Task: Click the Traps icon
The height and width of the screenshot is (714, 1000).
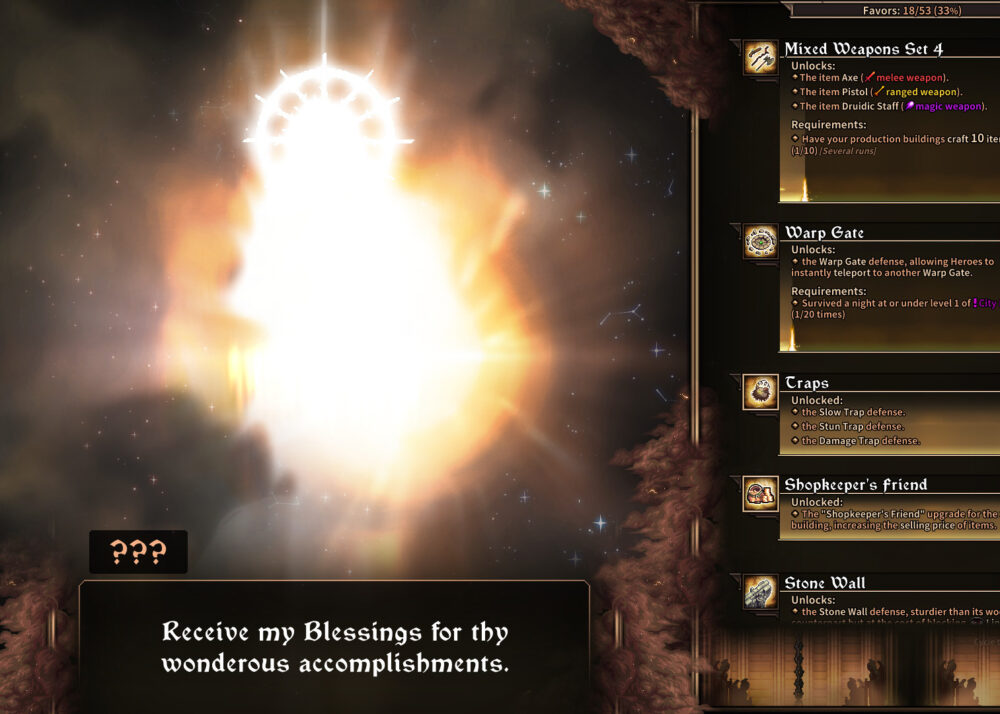Action: pos(760,392)
